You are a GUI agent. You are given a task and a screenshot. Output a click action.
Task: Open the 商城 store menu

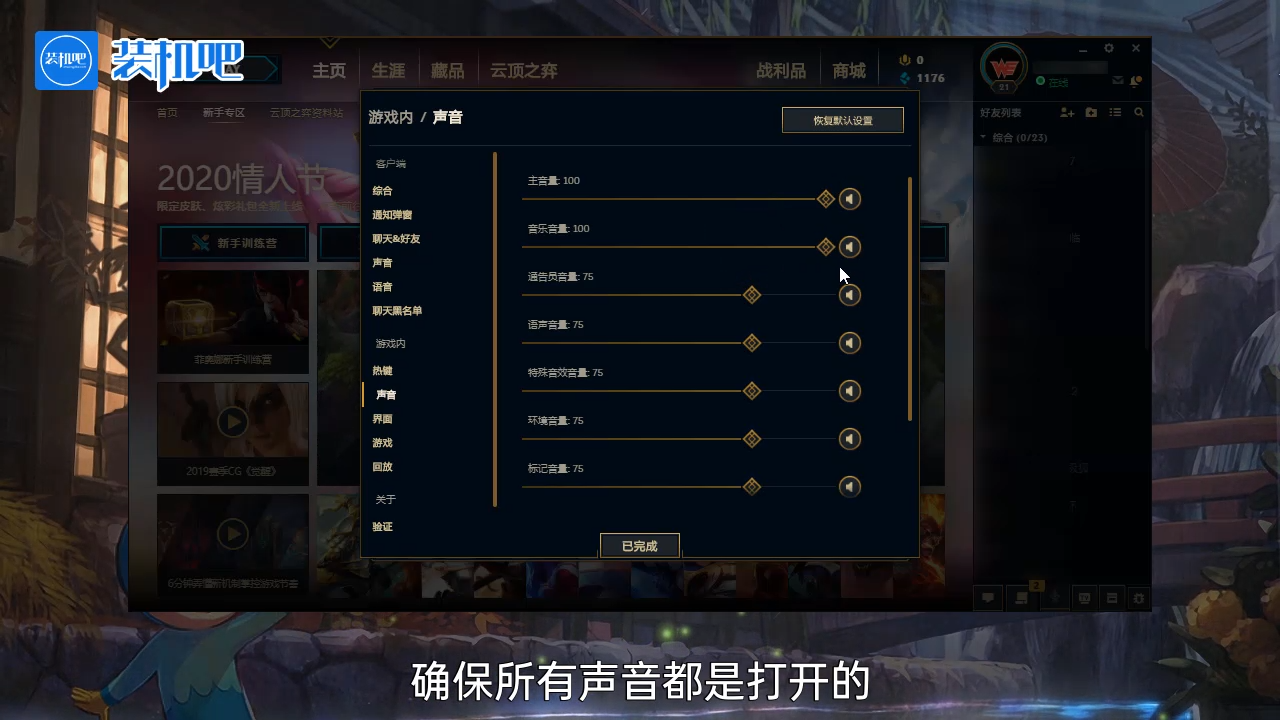[x=848, y=70]
